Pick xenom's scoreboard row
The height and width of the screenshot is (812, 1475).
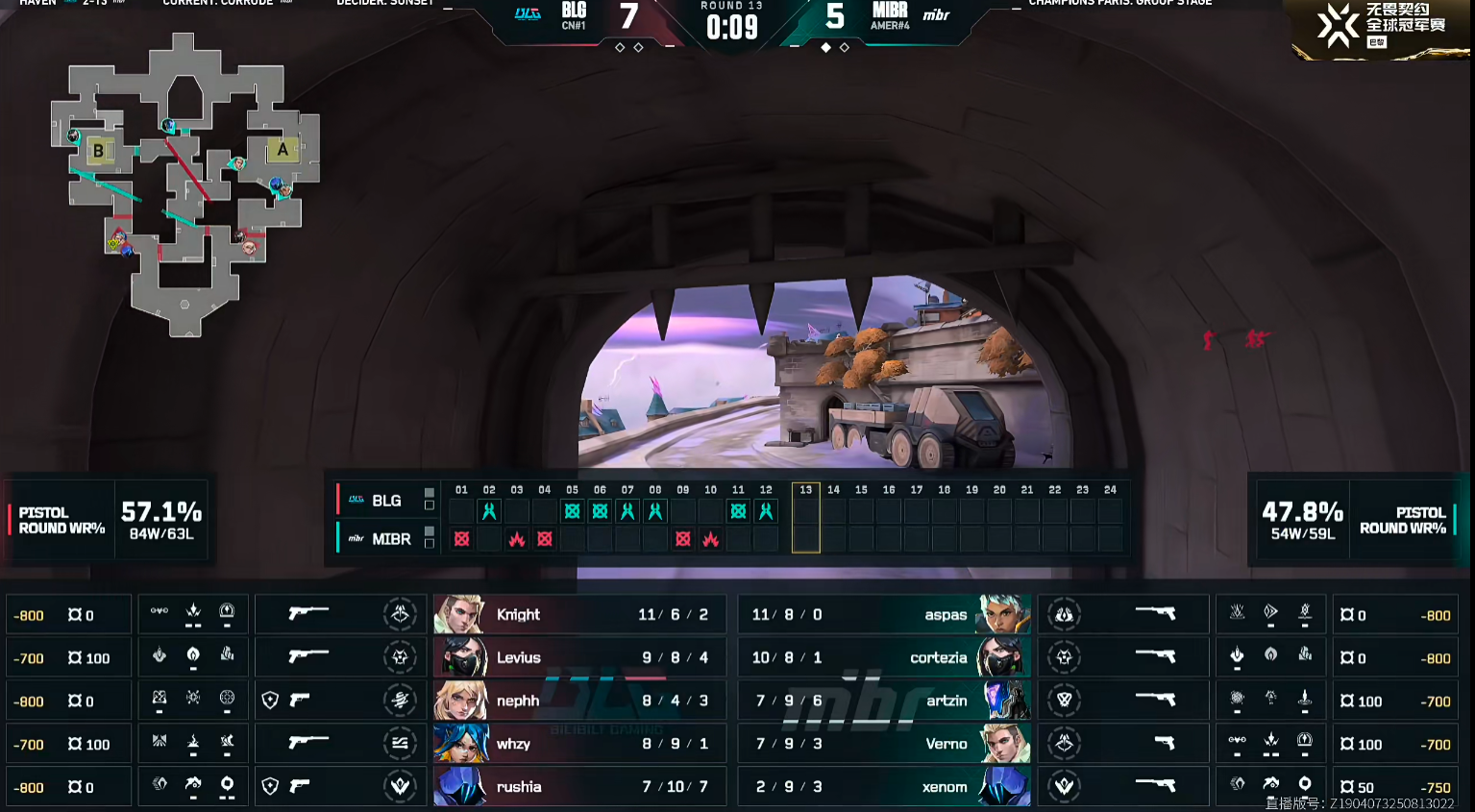(884, 787)
